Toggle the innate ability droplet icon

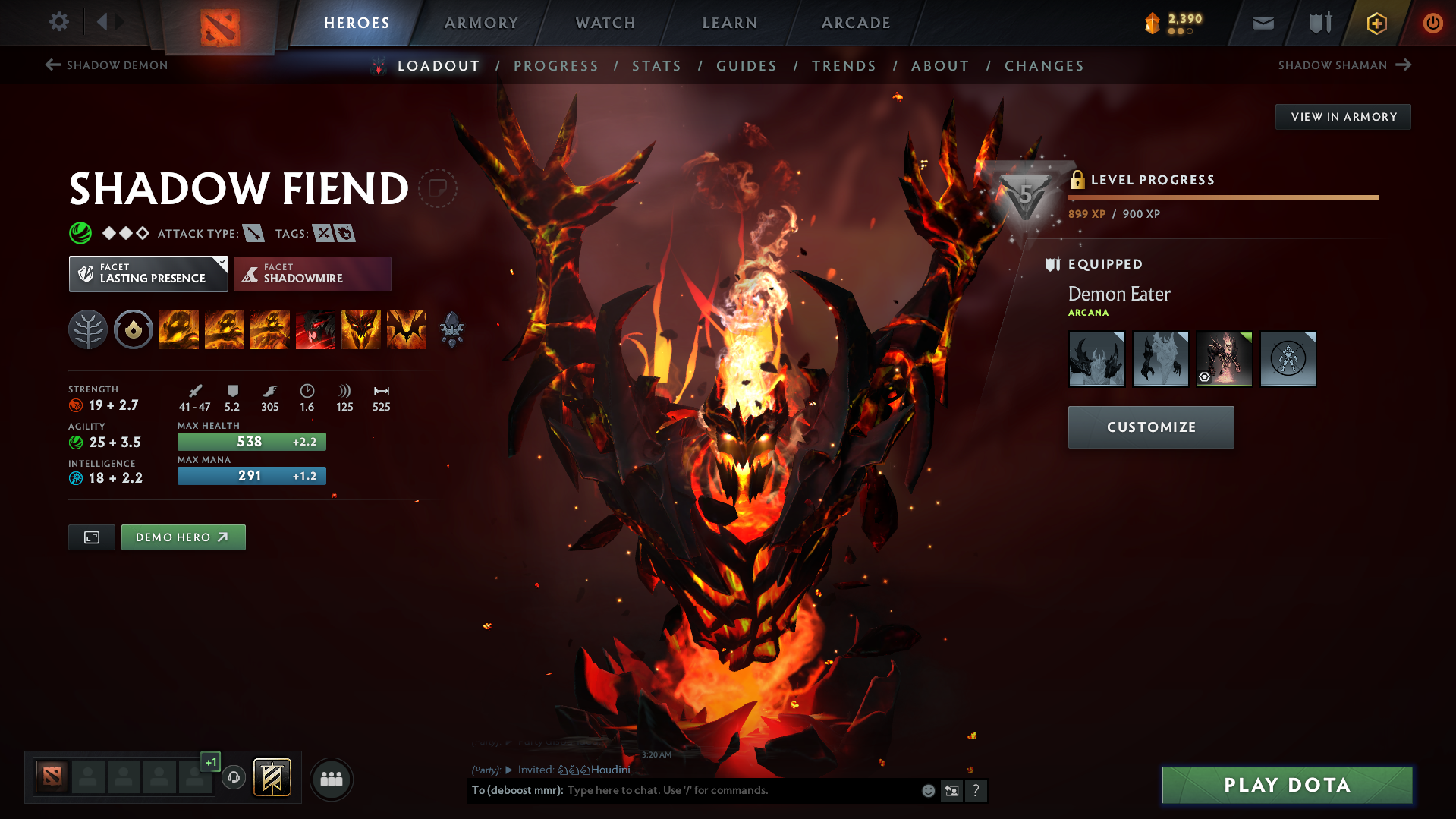(134, 329)
